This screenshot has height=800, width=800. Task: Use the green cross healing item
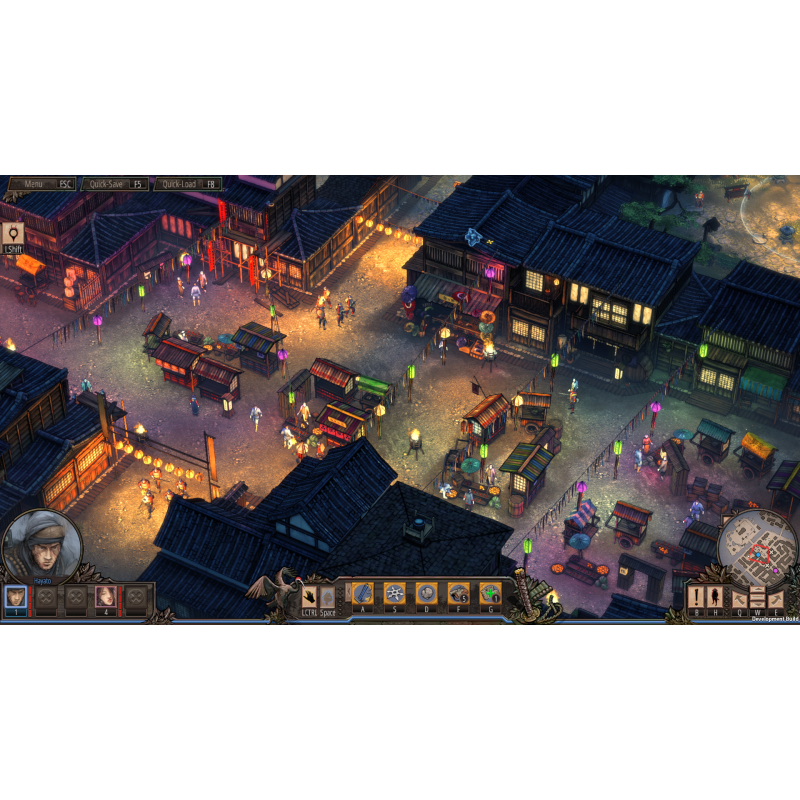click(x=490, y=593)
